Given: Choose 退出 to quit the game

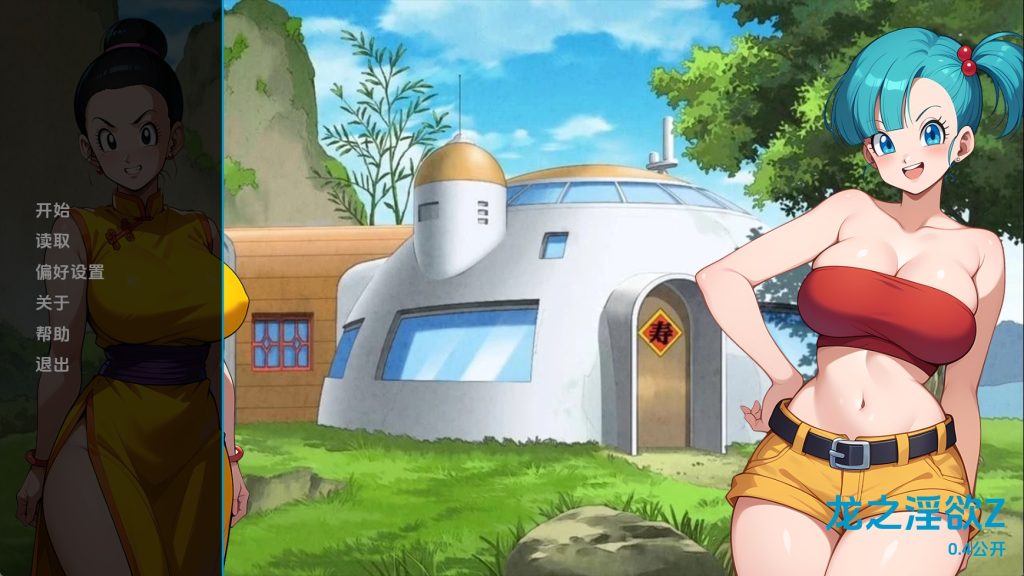Looking at the screenshot, I should [x=53, y=365].
